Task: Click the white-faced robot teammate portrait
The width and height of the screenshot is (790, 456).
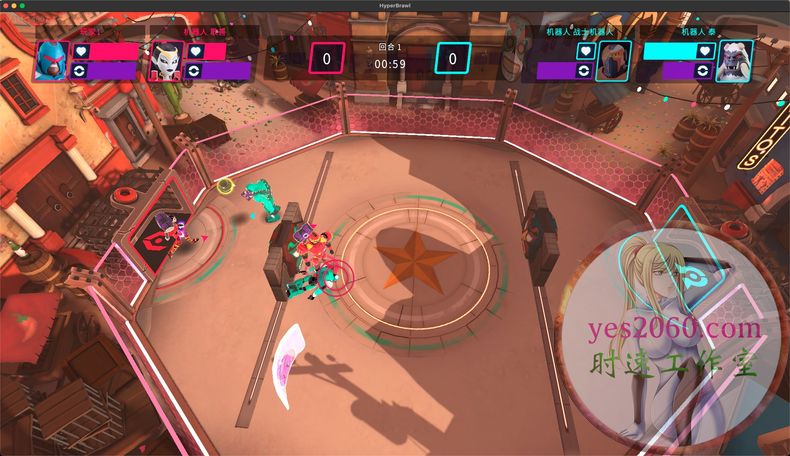Action: 165,61
